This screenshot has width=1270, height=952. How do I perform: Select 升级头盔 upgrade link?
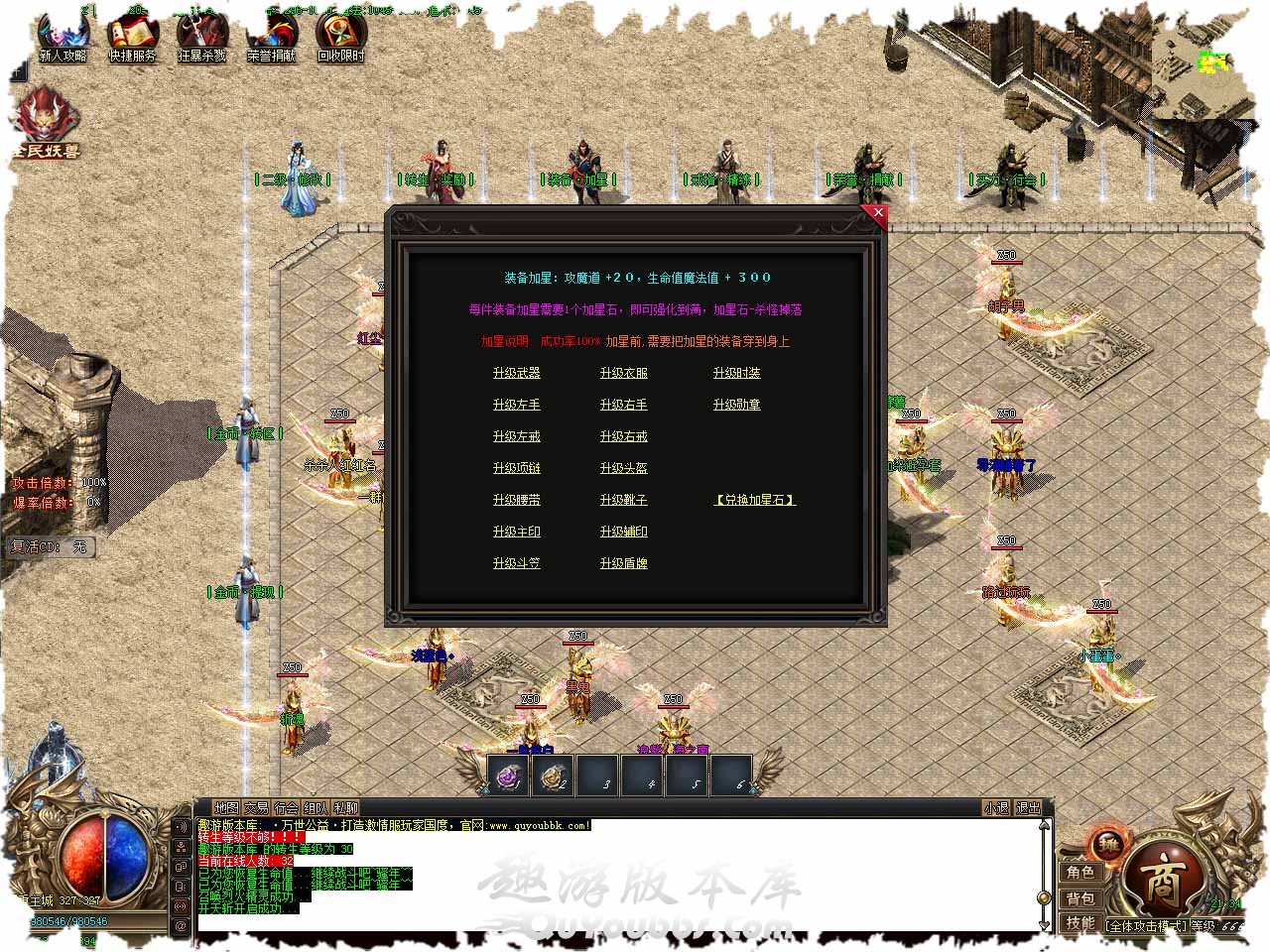click(623, 468)
